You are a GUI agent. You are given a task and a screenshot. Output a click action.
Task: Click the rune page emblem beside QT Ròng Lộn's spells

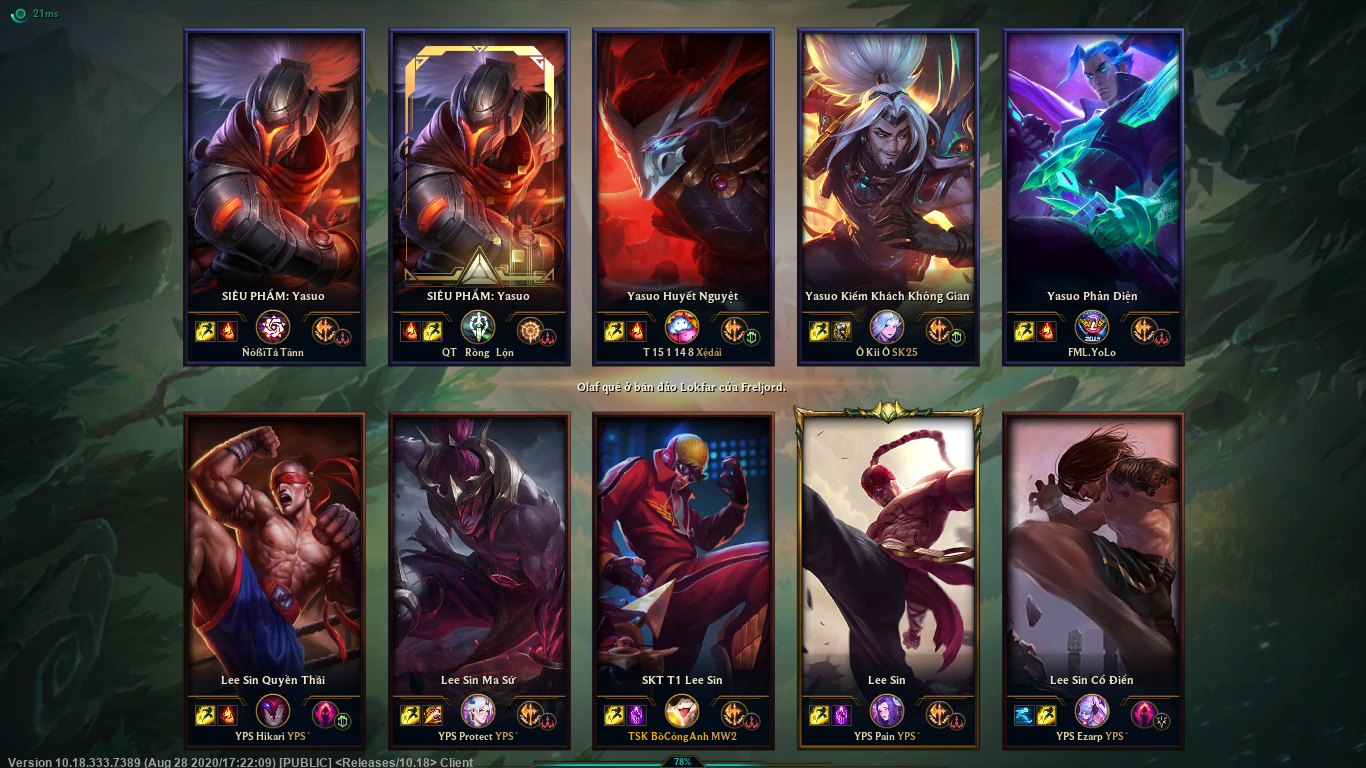coord(532,330)
